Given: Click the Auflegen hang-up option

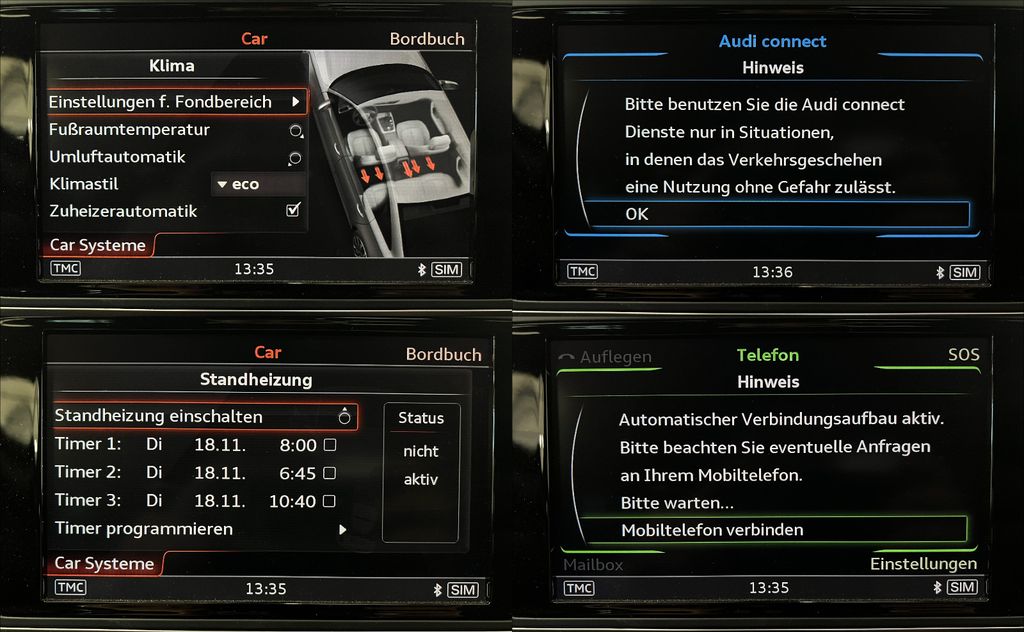Looking at the screenshot, I should pos(605,357).
